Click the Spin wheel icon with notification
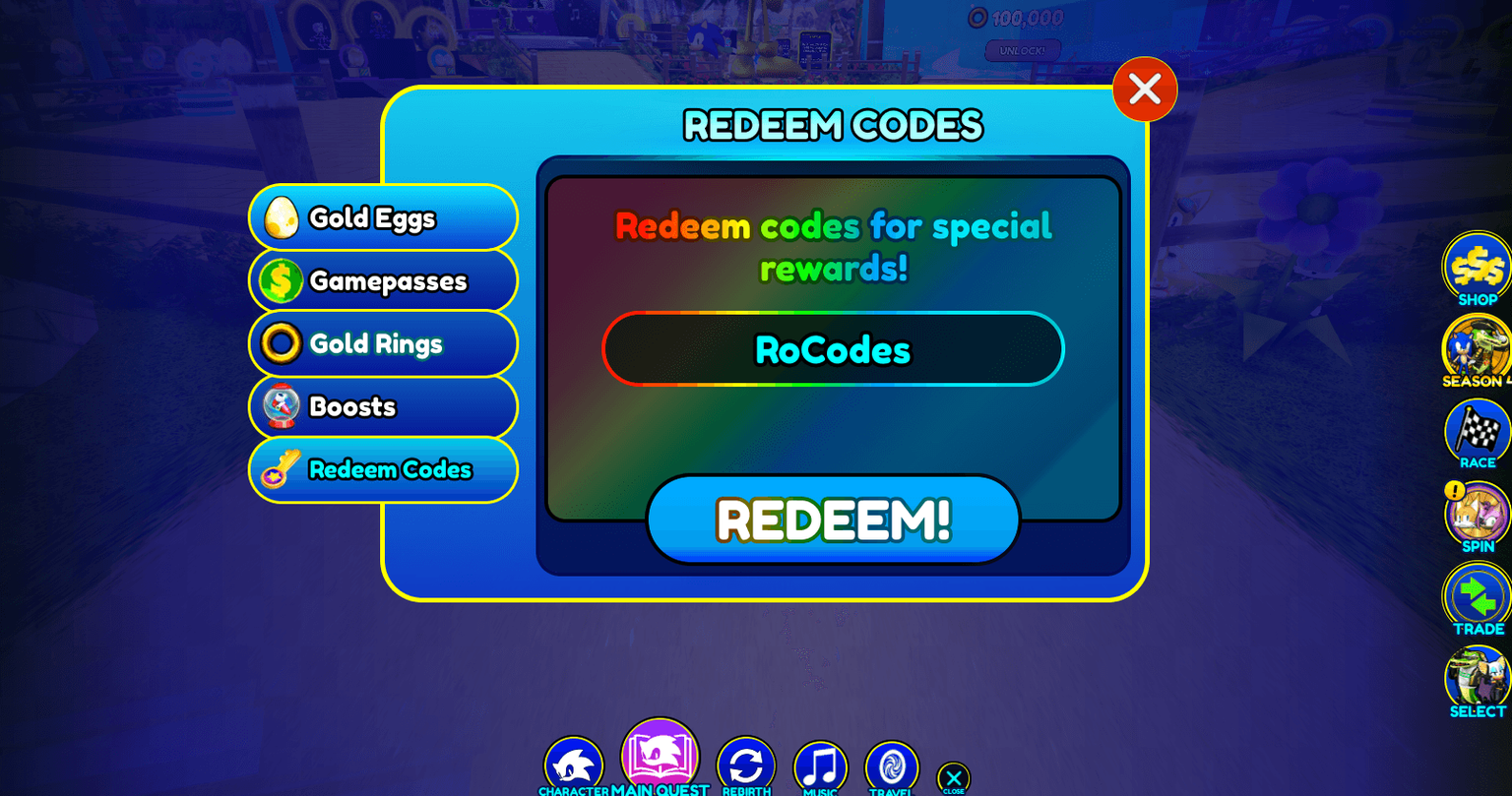The image size is (1512, 796). coord(1476,515)
